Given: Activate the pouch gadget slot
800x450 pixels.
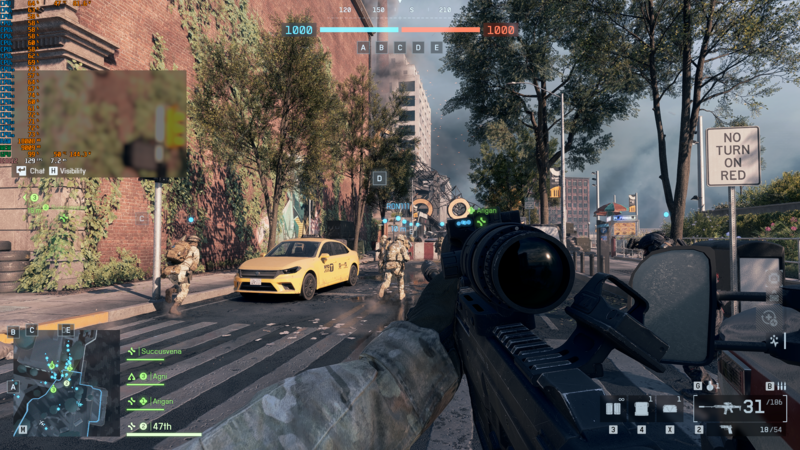Looking at the screenshot, I should coord(670,408).
